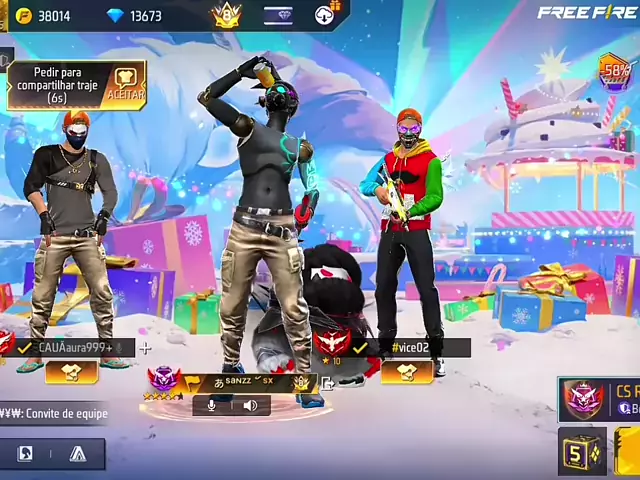Open the diamond top-up balance

click(136, 16)
